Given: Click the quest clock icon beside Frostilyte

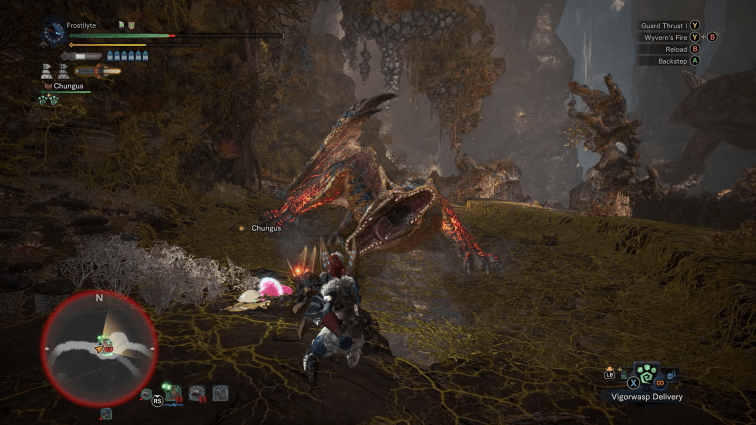Looking at the screenshot, I should pos(53,33).
